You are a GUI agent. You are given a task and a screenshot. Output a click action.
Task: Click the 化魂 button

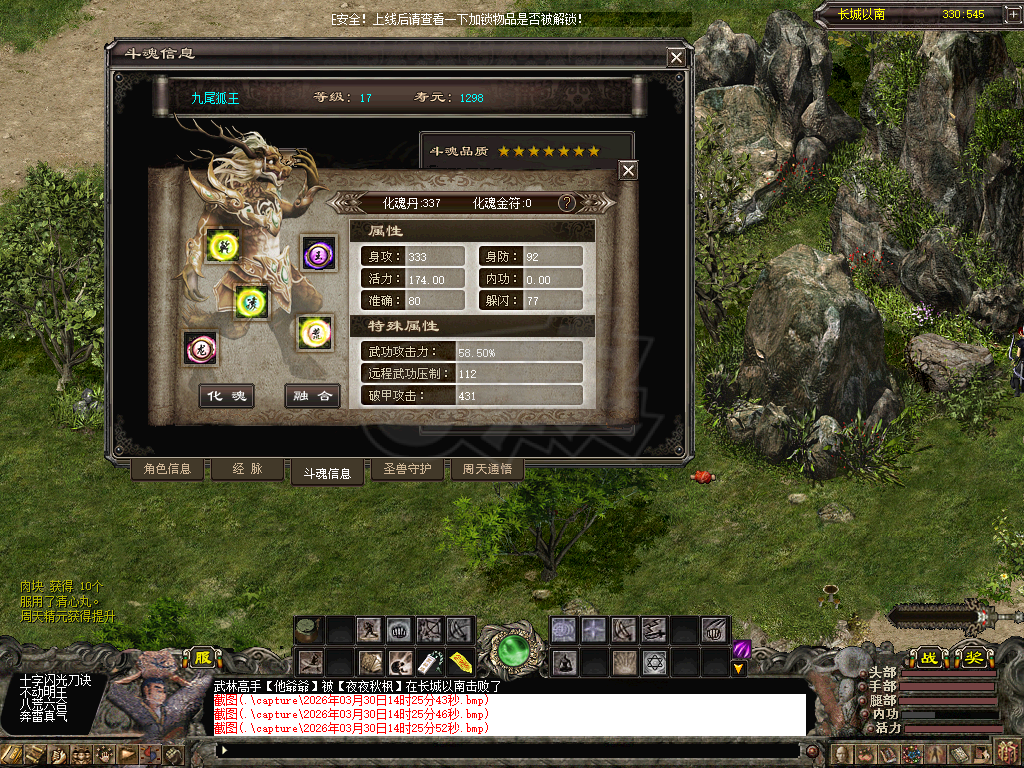coord(226,396)
